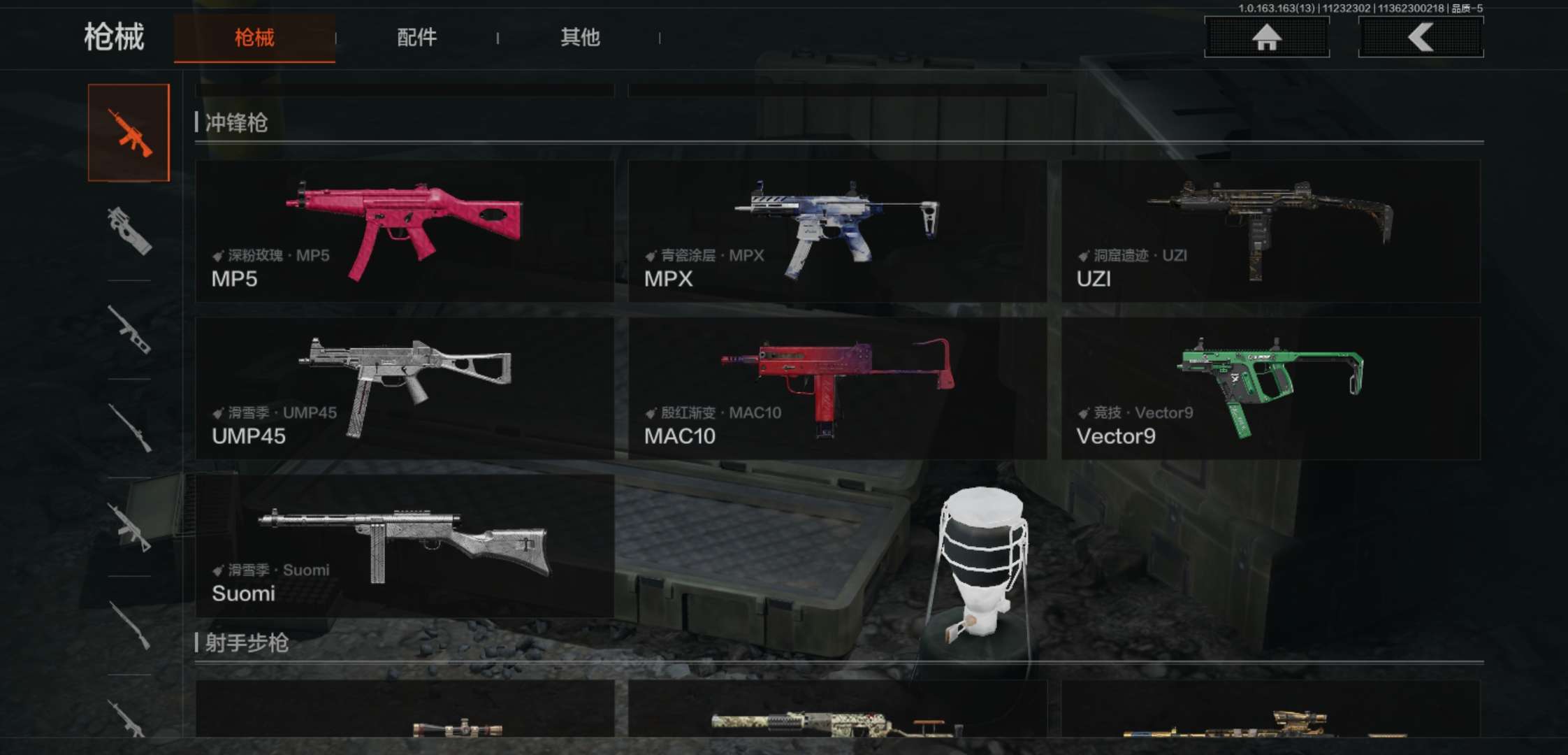This screenshot has width=1568, height=755.
Task: Choose the pink MP5 weapon tile
Action: coord(405,231)
